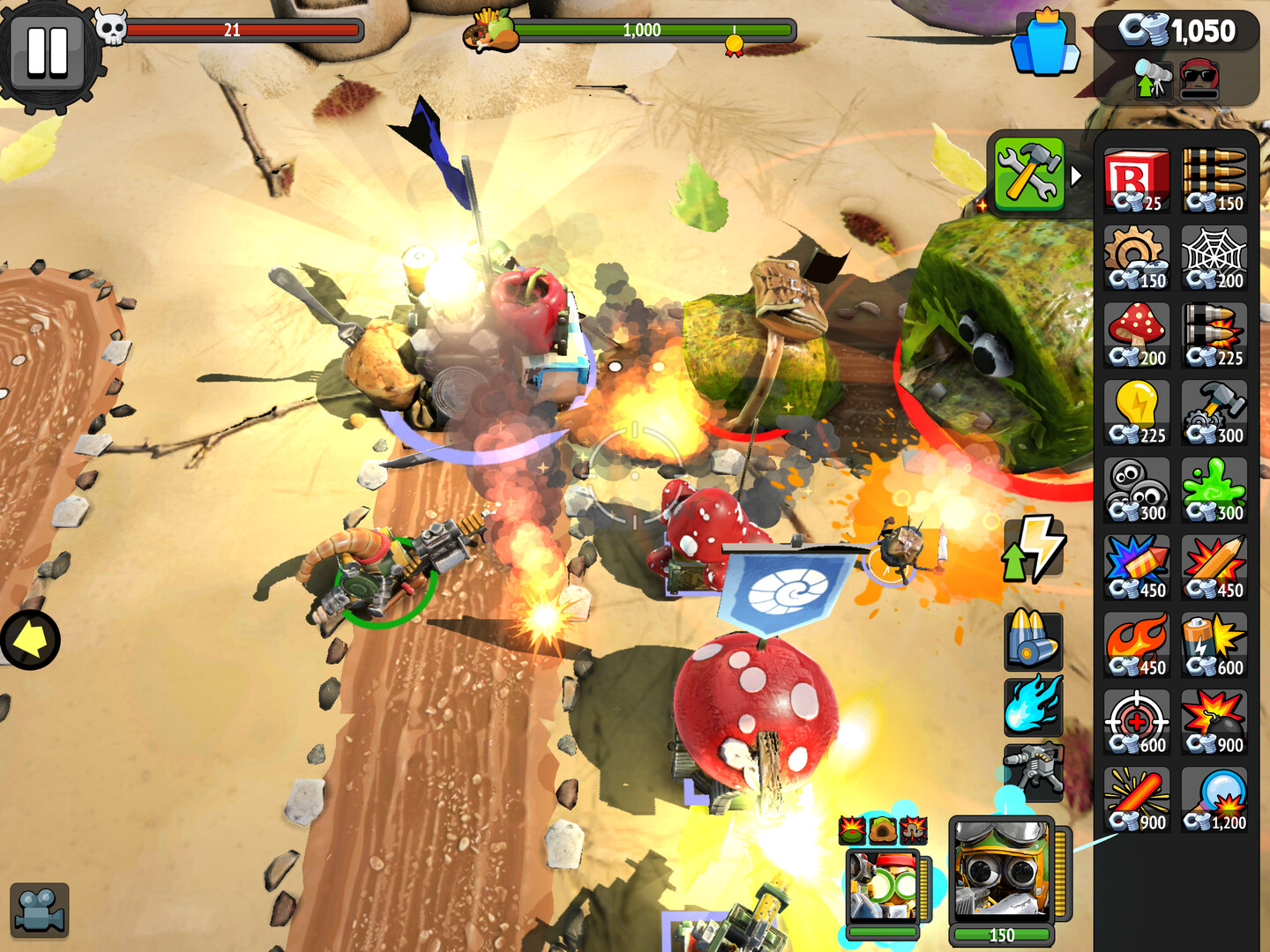Buy the mushroom tower for 200 screws

(x=1136, y=333)
